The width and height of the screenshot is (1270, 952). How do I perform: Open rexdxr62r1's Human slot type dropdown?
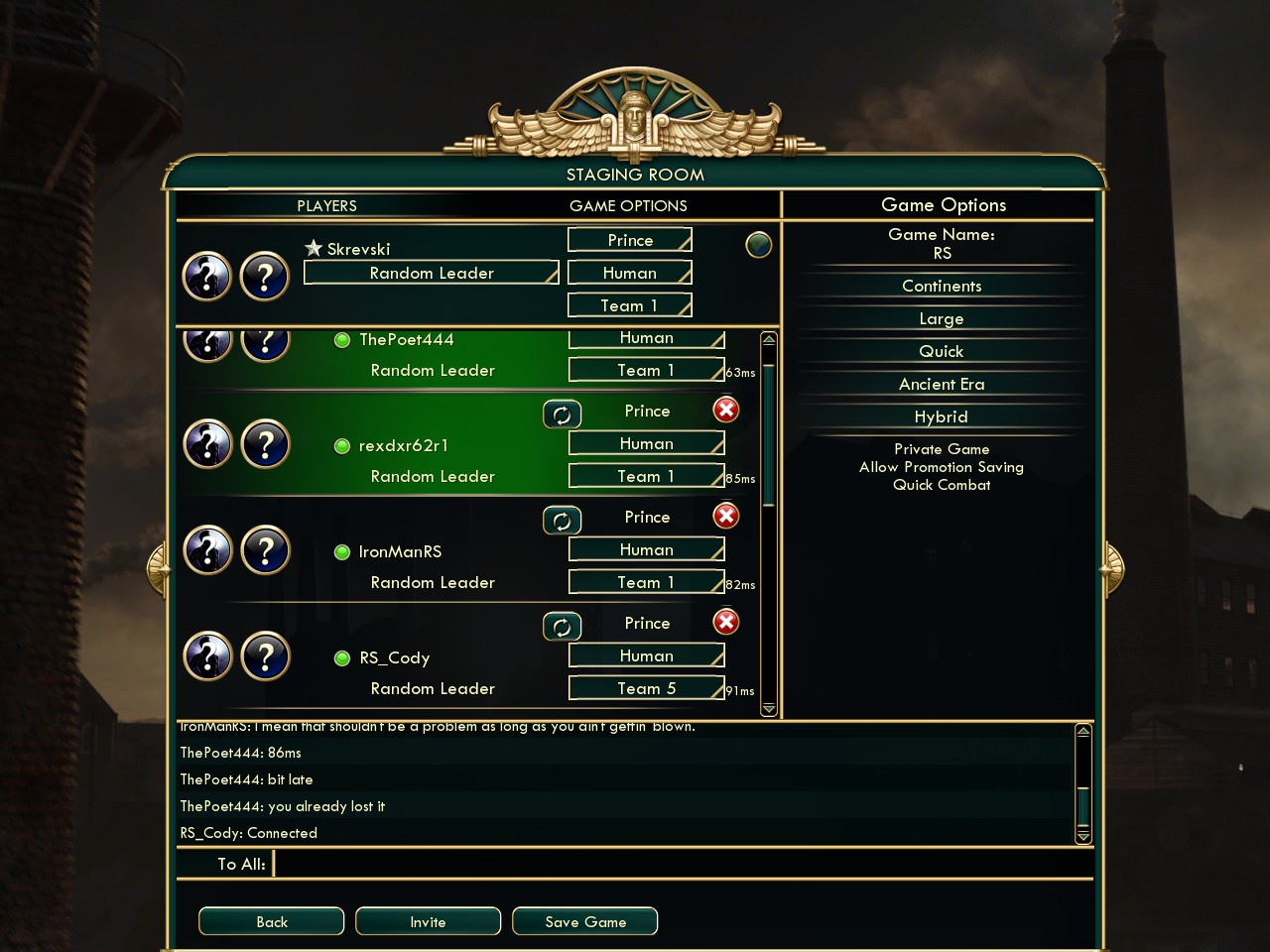[646, 443]
